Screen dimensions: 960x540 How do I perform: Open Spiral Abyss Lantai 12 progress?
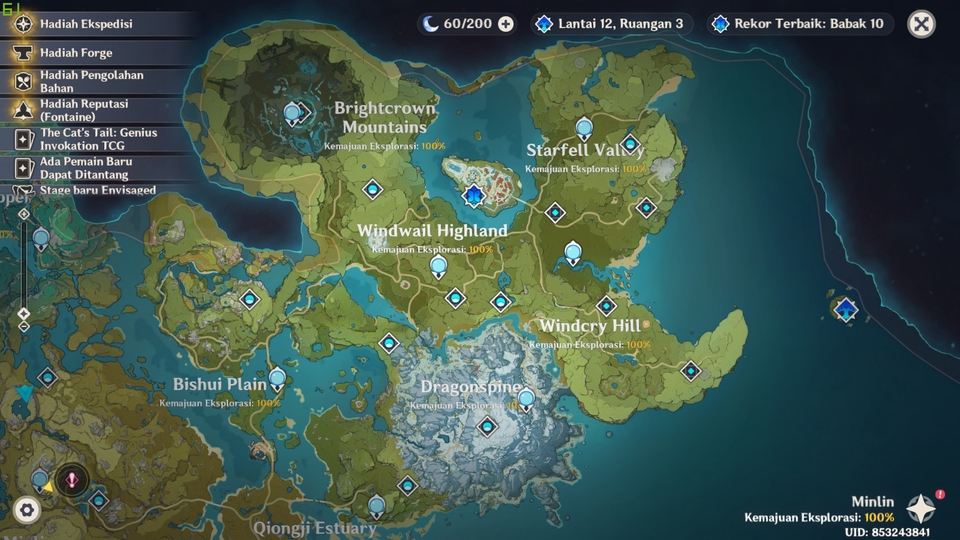(x=610, y=24)
